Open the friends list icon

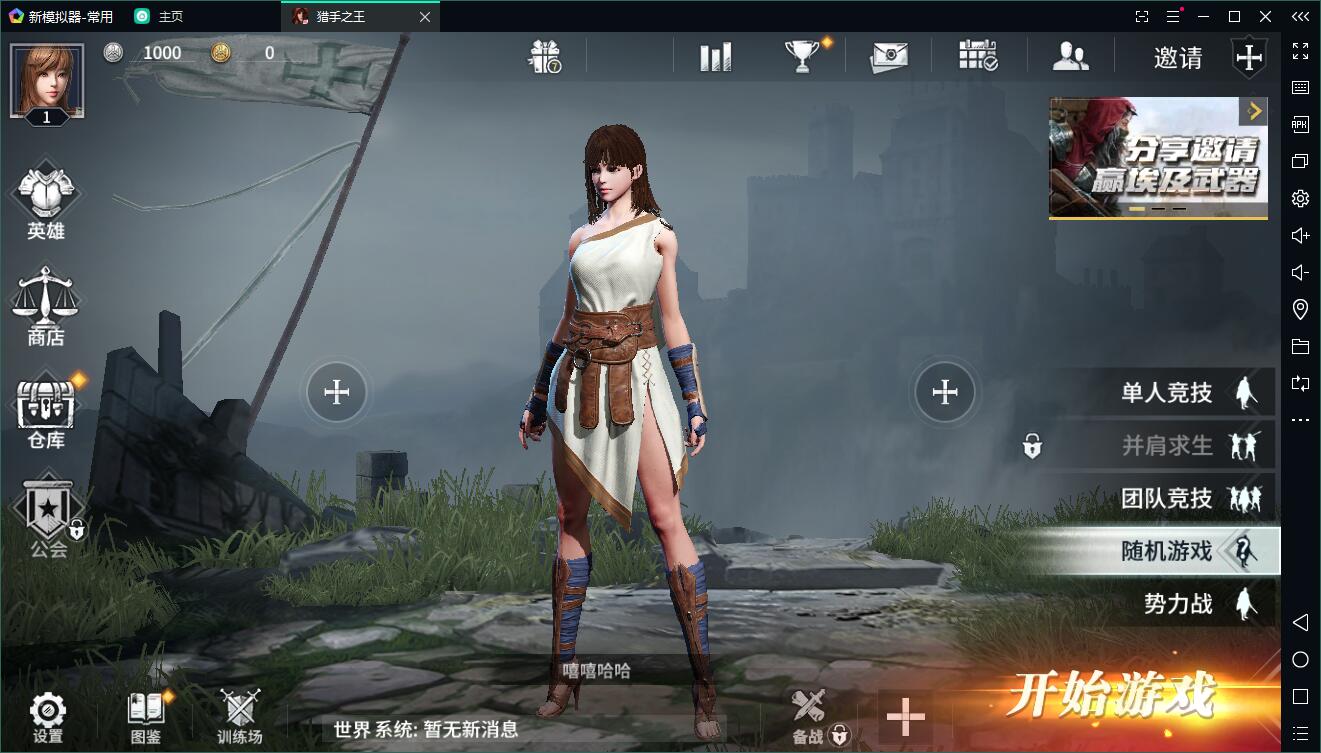1070,57
